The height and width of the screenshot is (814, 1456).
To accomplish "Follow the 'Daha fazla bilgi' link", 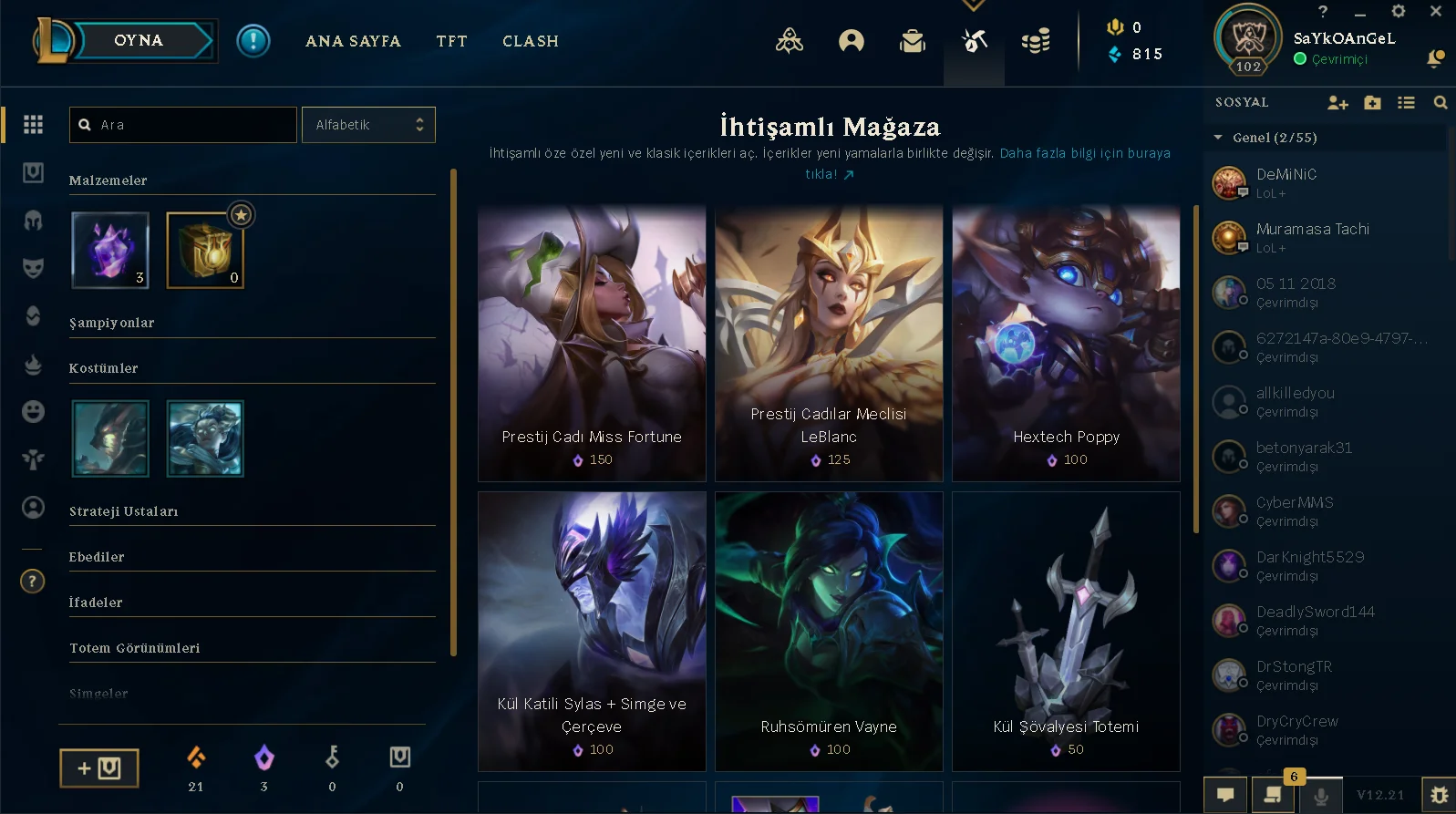I will coord(1084,153).
